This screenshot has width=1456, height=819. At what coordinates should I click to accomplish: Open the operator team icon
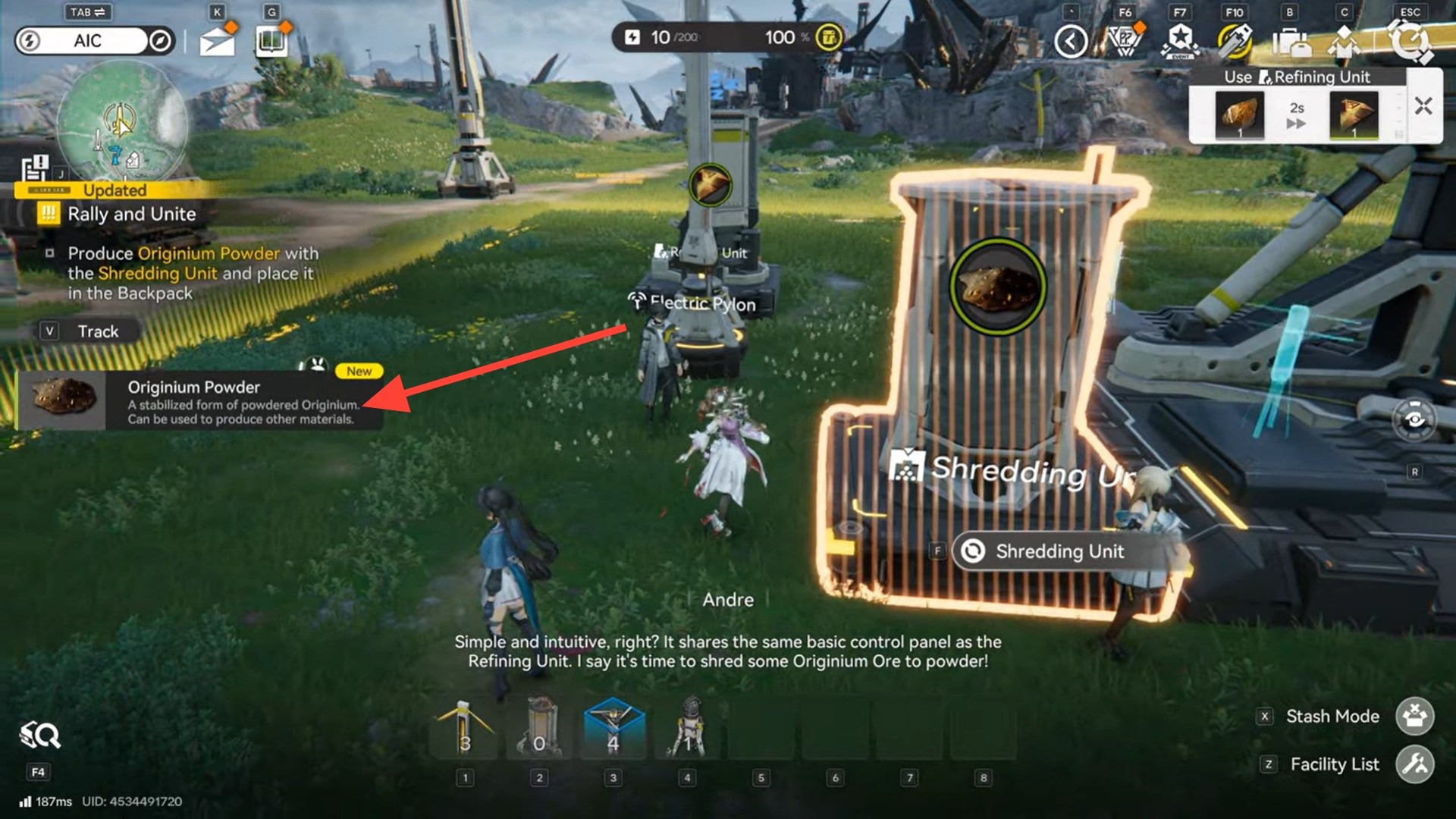click(x=1344, y=42)
